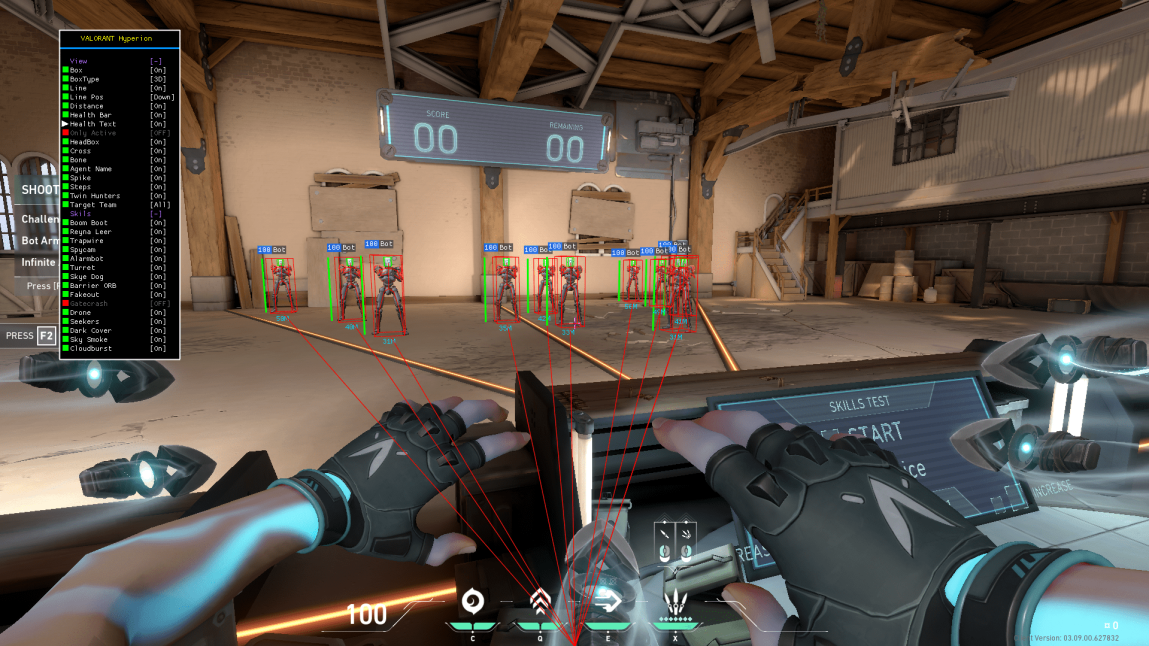Select the Blade Storm ultimate knives icon

pos(676,603)
